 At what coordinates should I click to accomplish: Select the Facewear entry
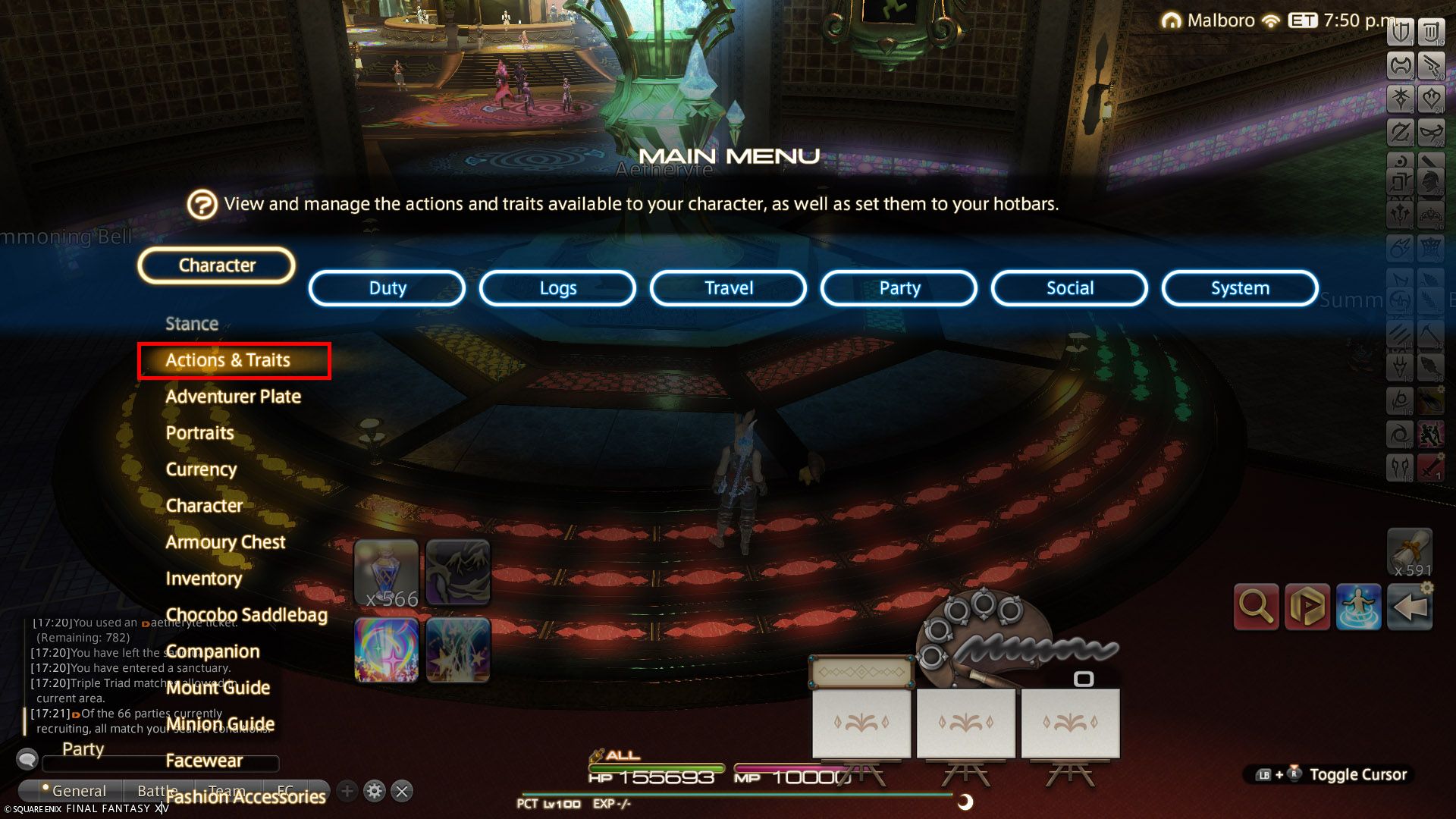pyautogui.click(x=204, y=761)
